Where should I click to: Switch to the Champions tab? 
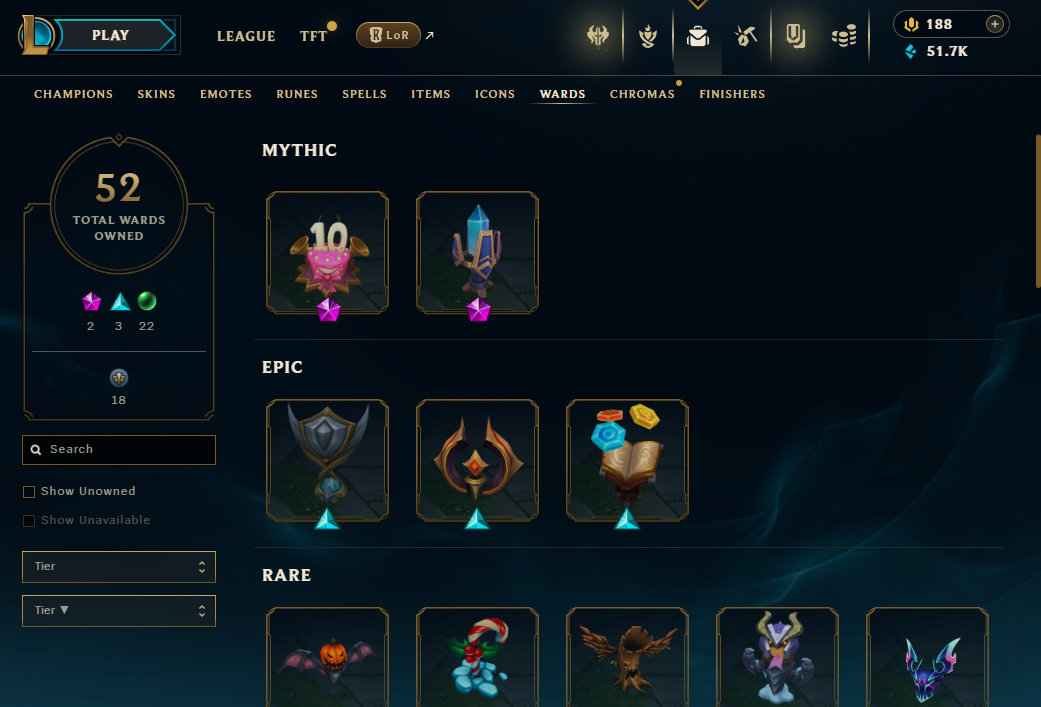74,94
